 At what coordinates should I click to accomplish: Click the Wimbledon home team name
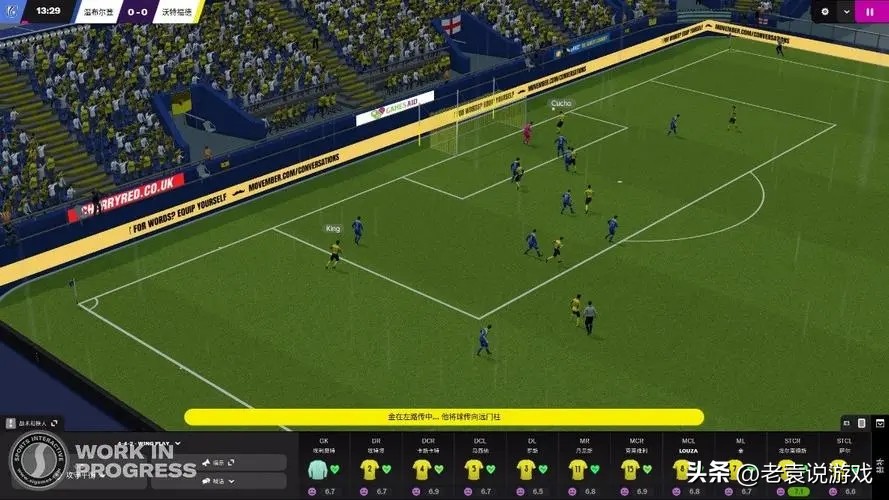[95, 11]
